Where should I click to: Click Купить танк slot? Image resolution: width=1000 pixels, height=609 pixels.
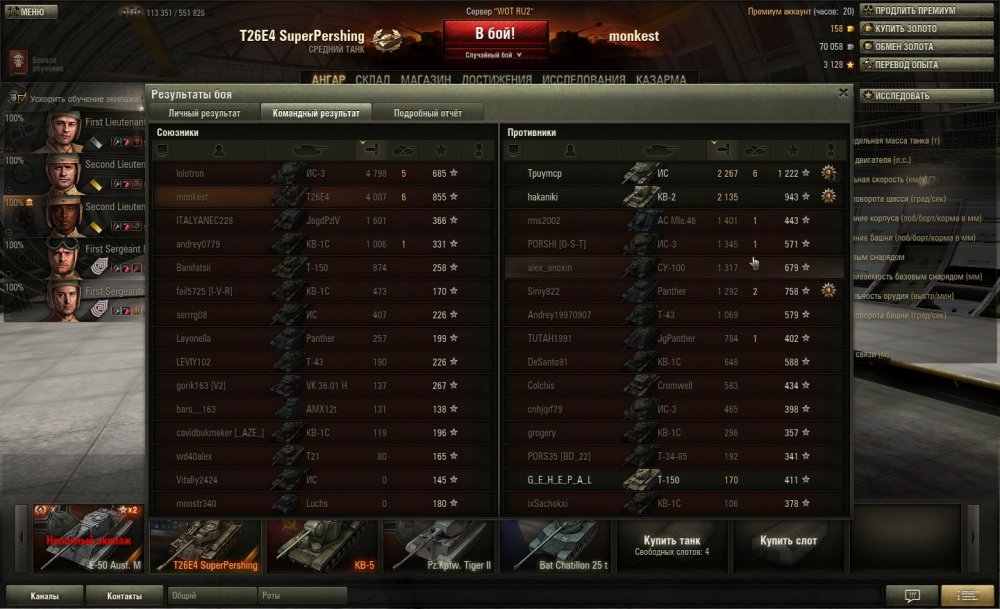coord(674,545)
